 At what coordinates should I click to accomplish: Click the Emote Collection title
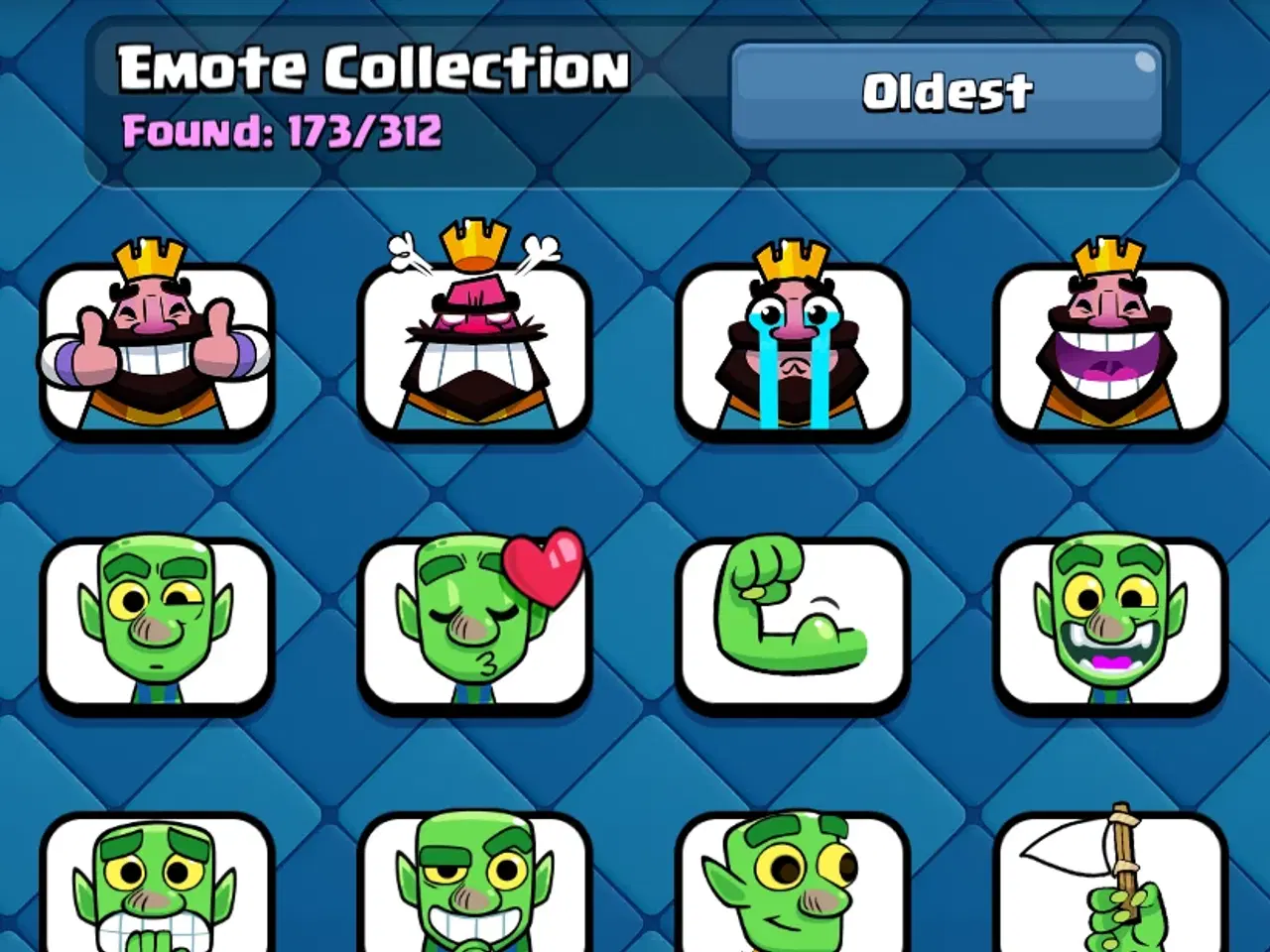click(x=372, y=67)
